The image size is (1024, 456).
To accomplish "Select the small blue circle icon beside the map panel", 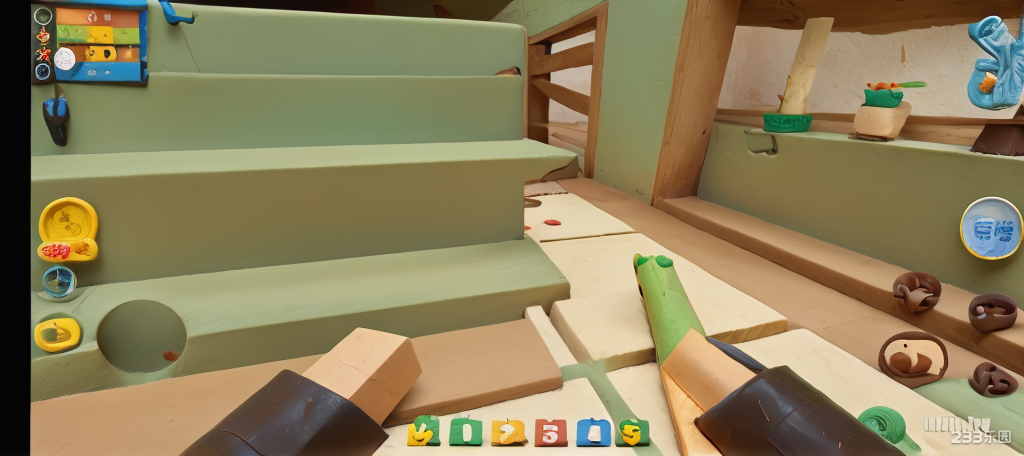I will [x=42, y=71].
